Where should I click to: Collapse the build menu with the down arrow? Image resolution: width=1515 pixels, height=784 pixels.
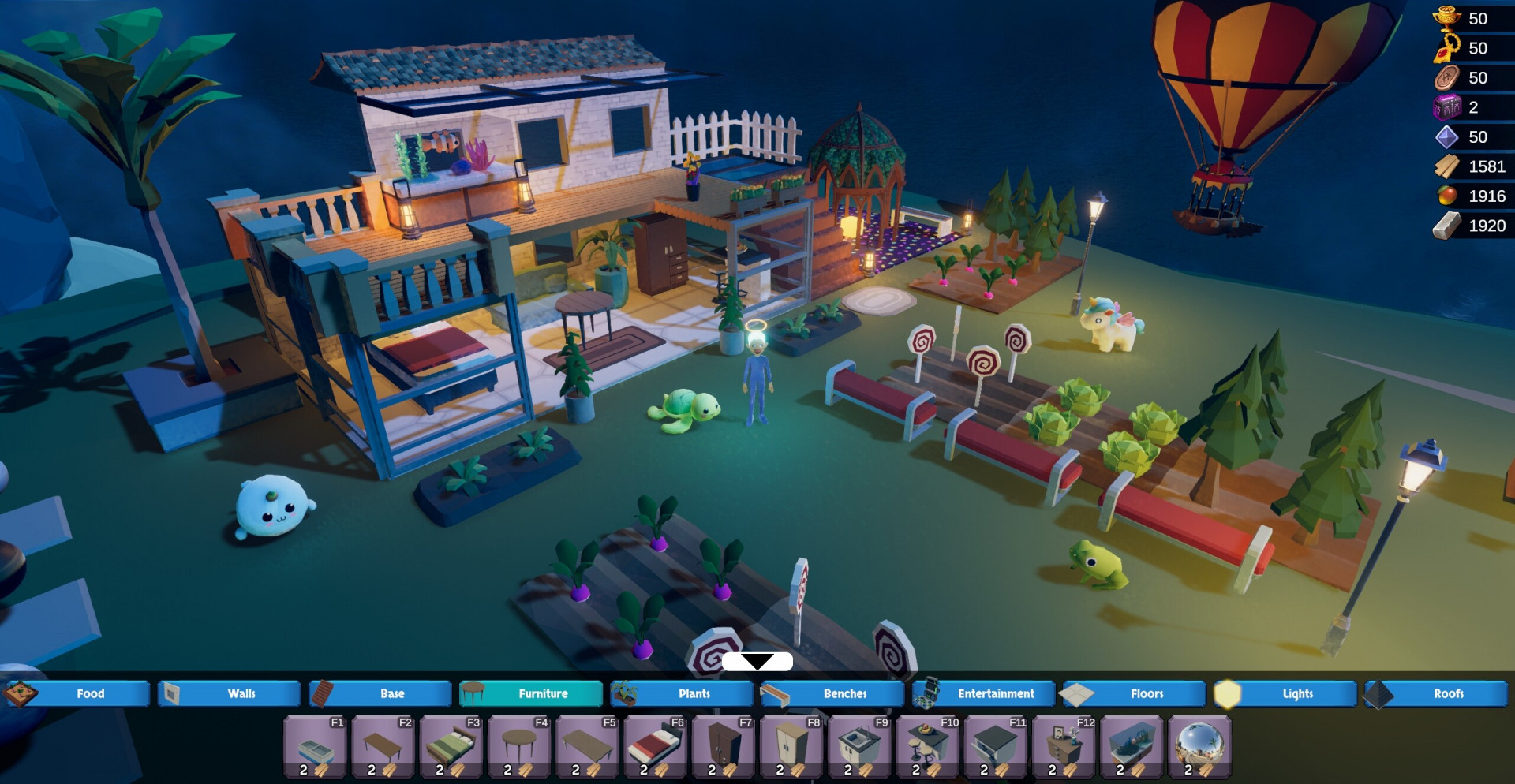pyautogui.click(x=757, y=661)
